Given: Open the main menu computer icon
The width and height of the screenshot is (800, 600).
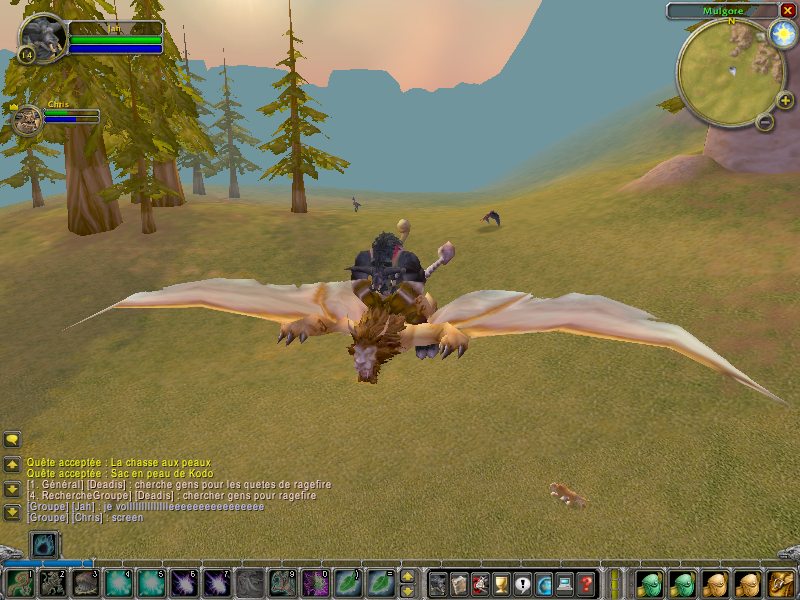Looking at the screenshot, I should 565,583.
